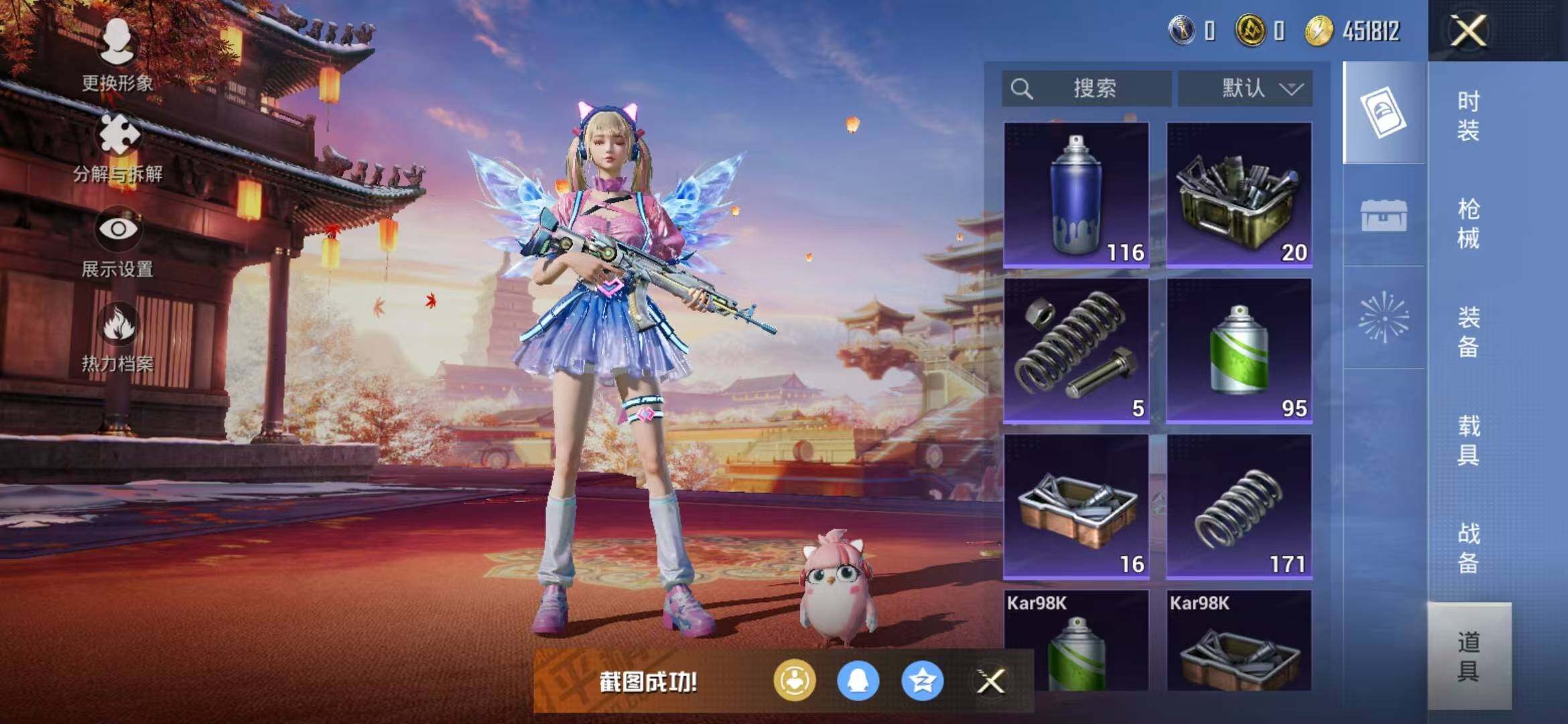Select the single spring item with count 171
The width and height of the screenshot is (1568, 724).
click(1239, 507)
